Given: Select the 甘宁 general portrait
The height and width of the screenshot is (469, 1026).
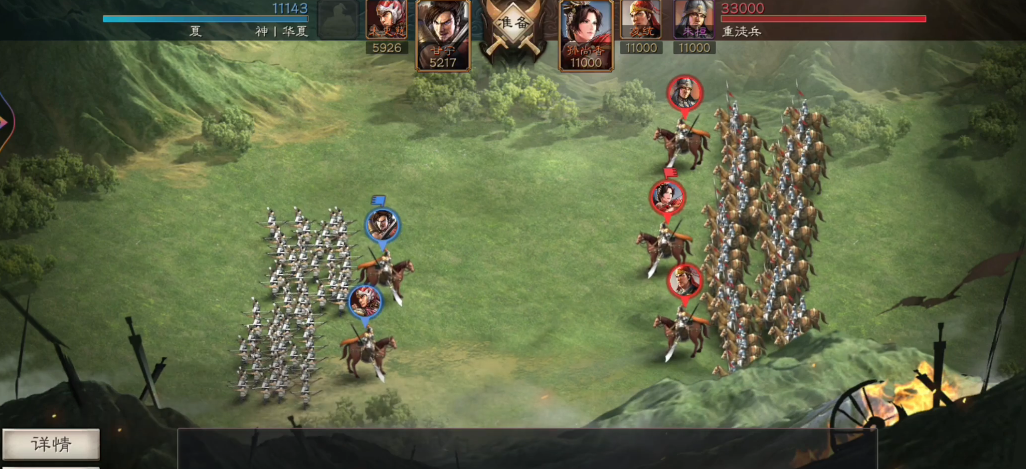Looking at the screenshot, I should tap(443, 34).
